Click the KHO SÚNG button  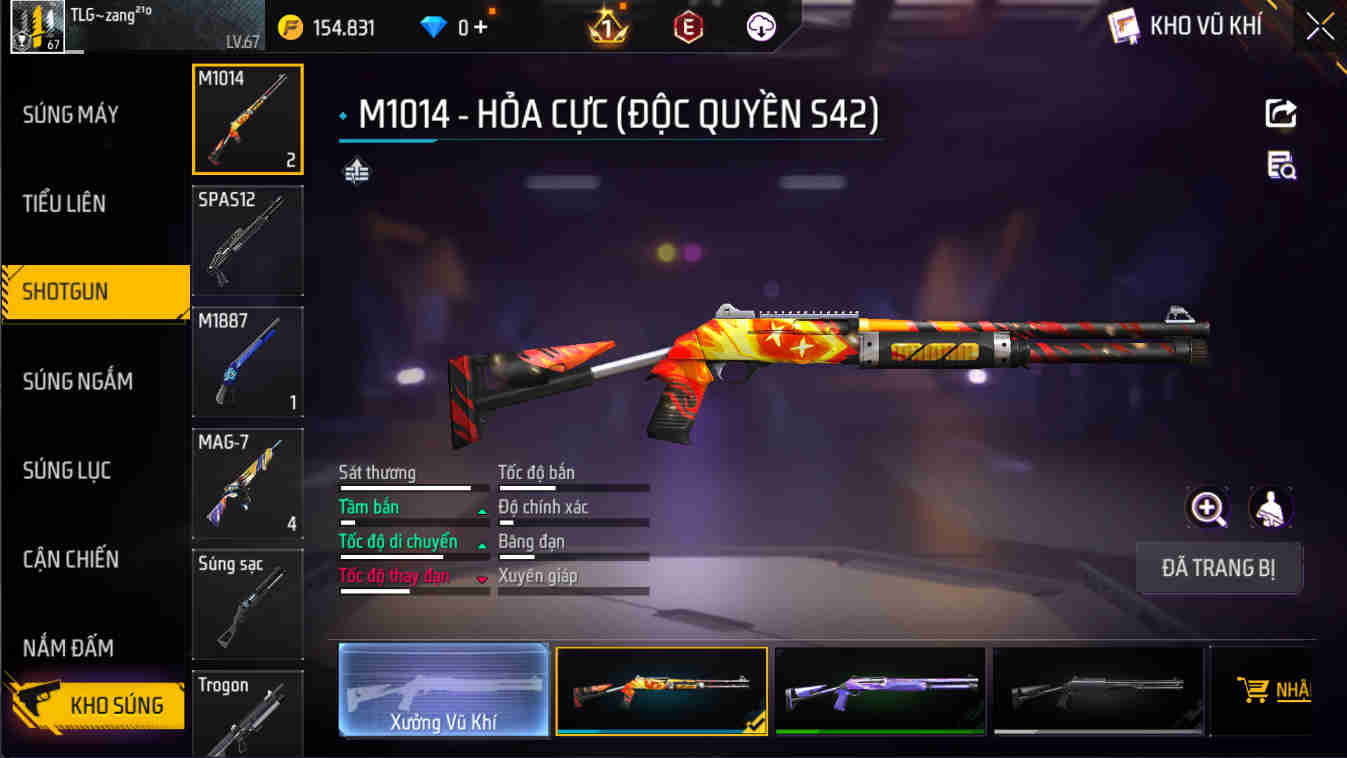[x=97, y=705]
